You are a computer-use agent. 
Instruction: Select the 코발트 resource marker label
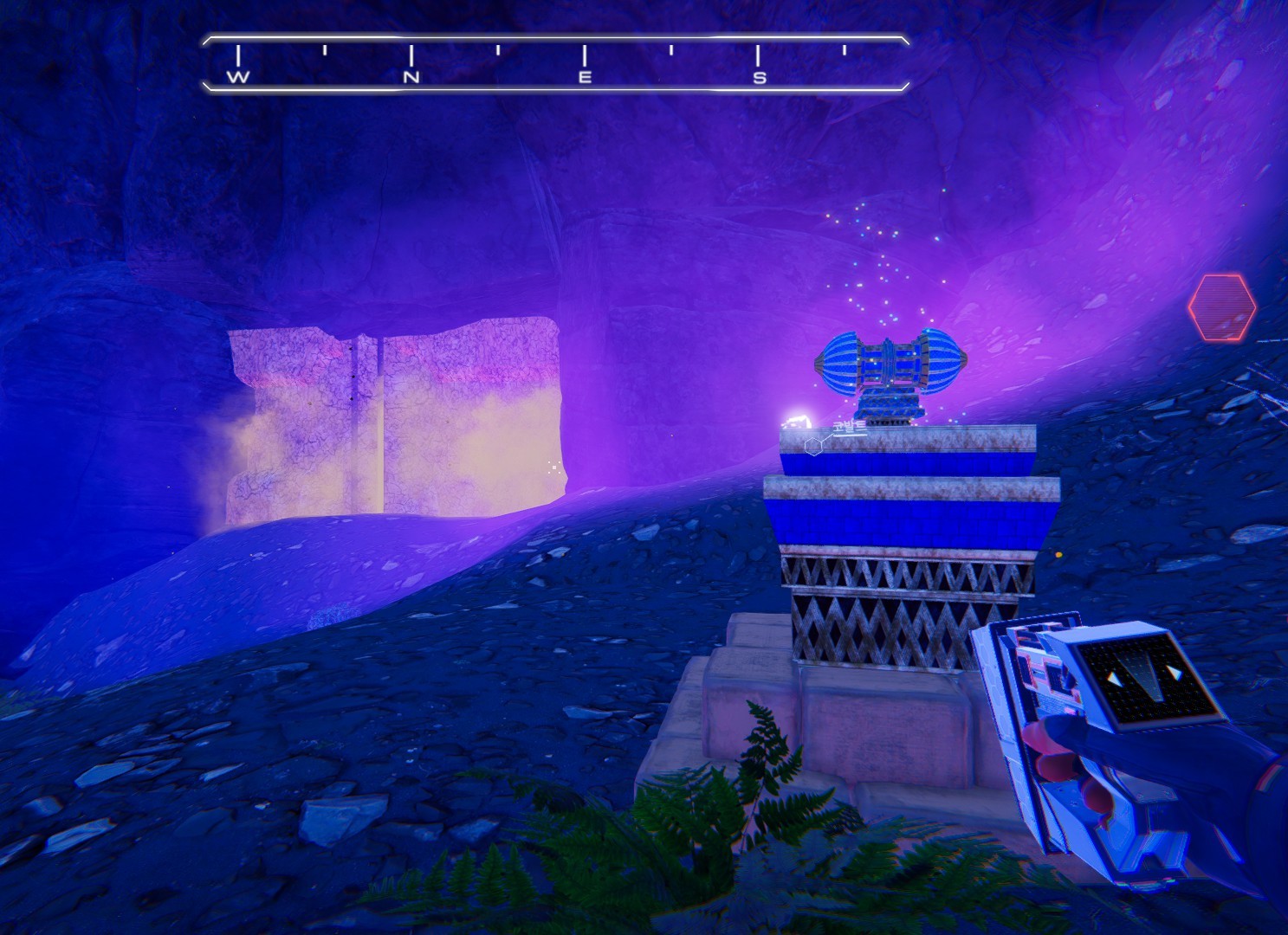tap(848, 428)
